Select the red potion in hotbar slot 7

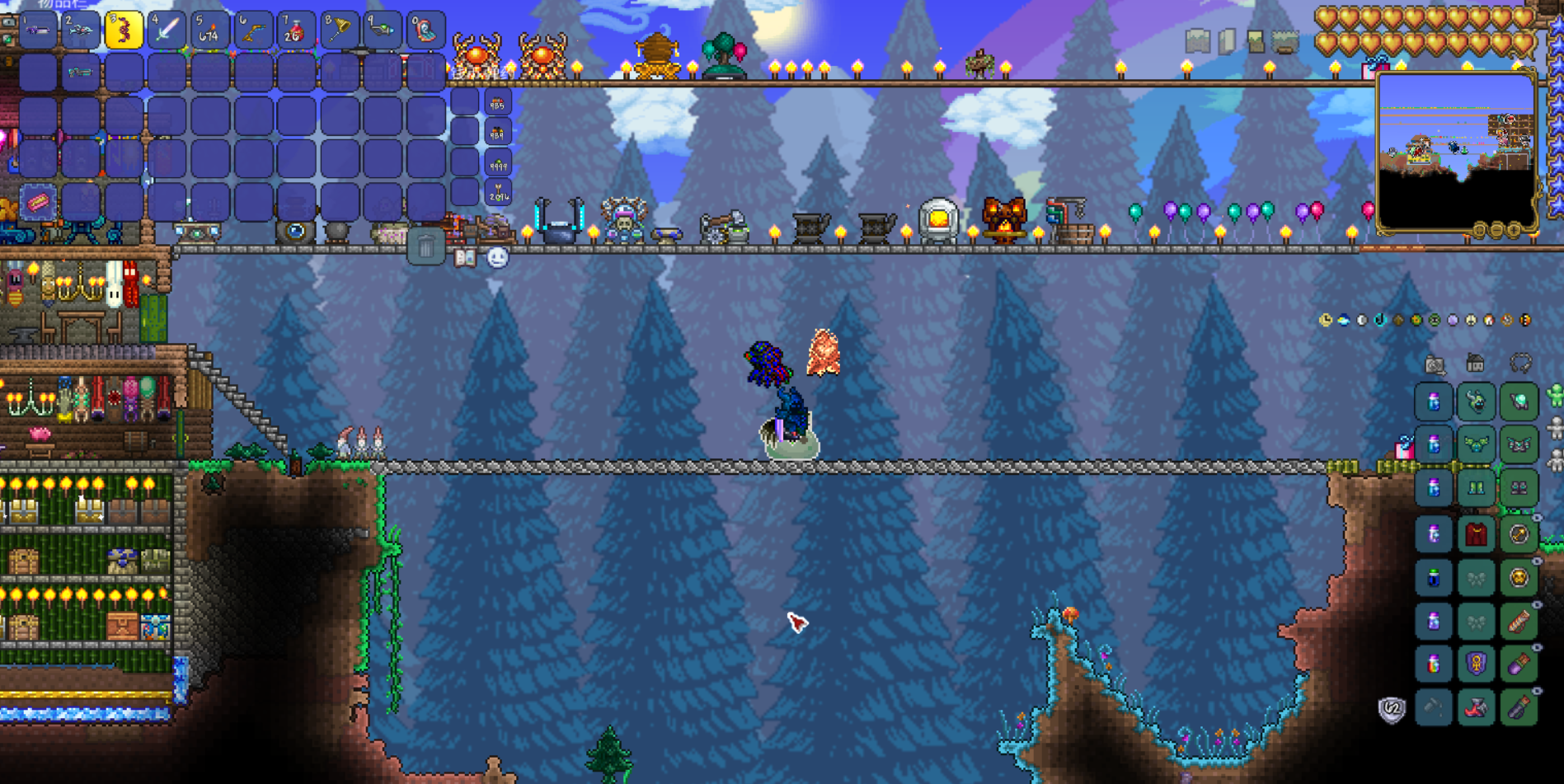295,31
